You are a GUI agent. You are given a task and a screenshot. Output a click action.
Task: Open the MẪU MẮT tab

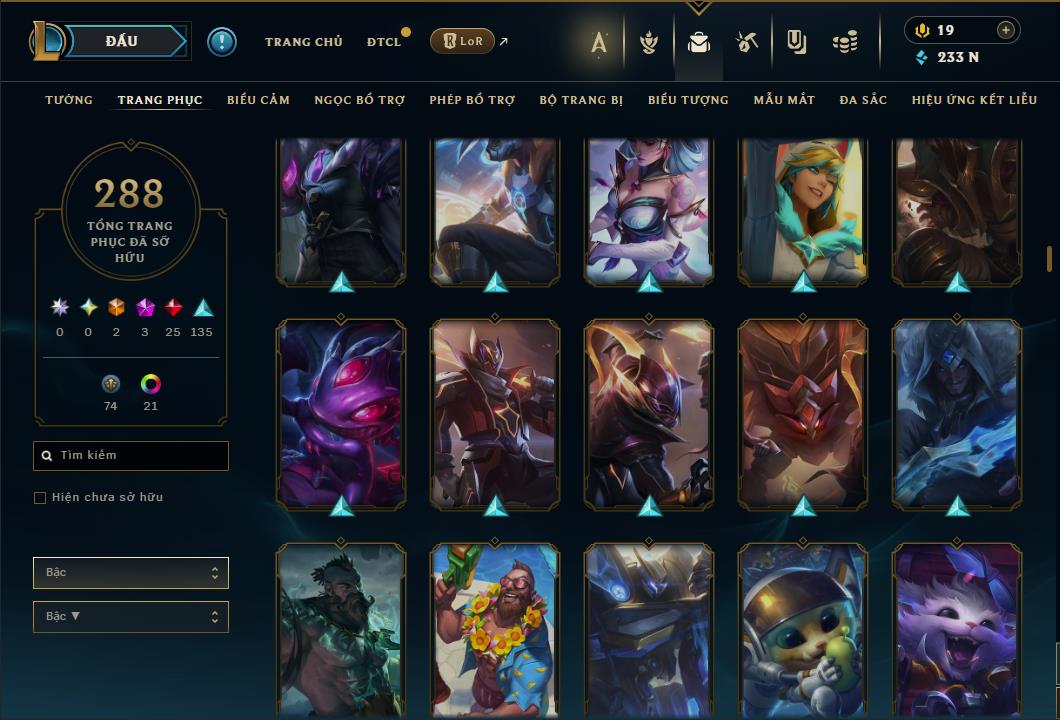[784, 100]
